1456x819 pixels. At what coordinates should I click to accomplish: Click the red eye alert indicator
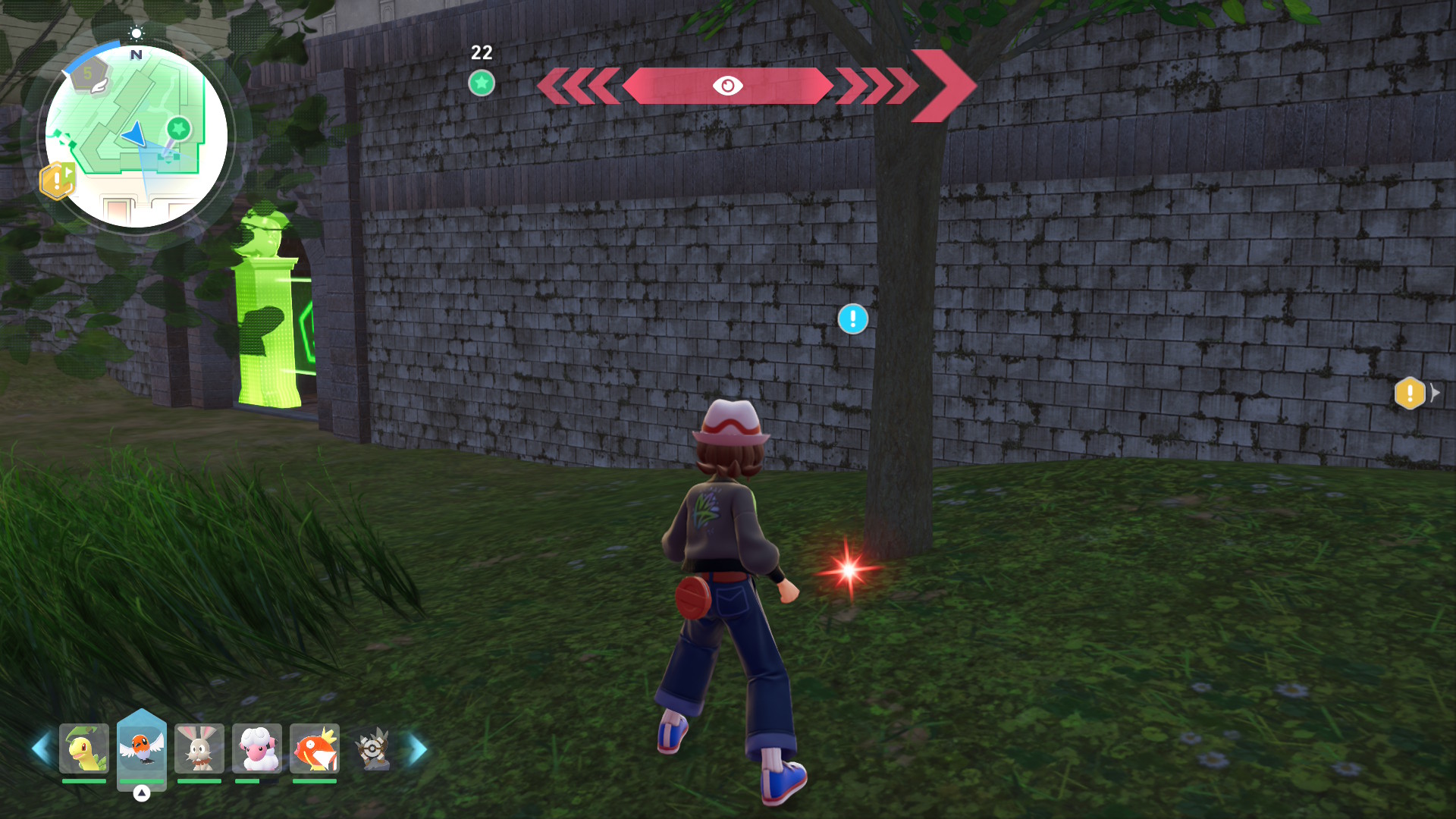click(x=727, y=86)
